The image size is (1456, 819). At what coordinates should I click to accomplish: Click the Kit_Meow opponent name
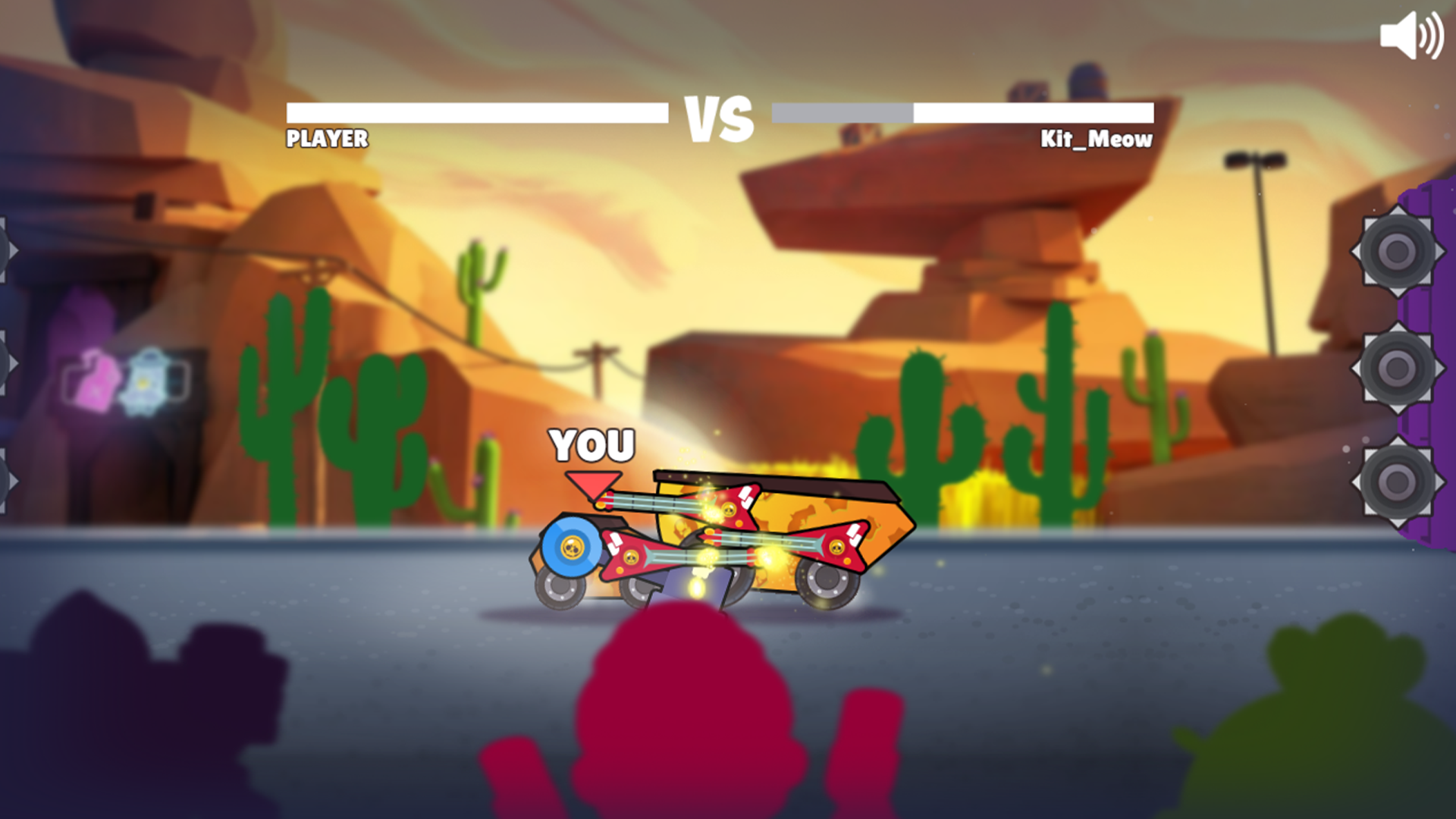click(x=1095, y=140)
